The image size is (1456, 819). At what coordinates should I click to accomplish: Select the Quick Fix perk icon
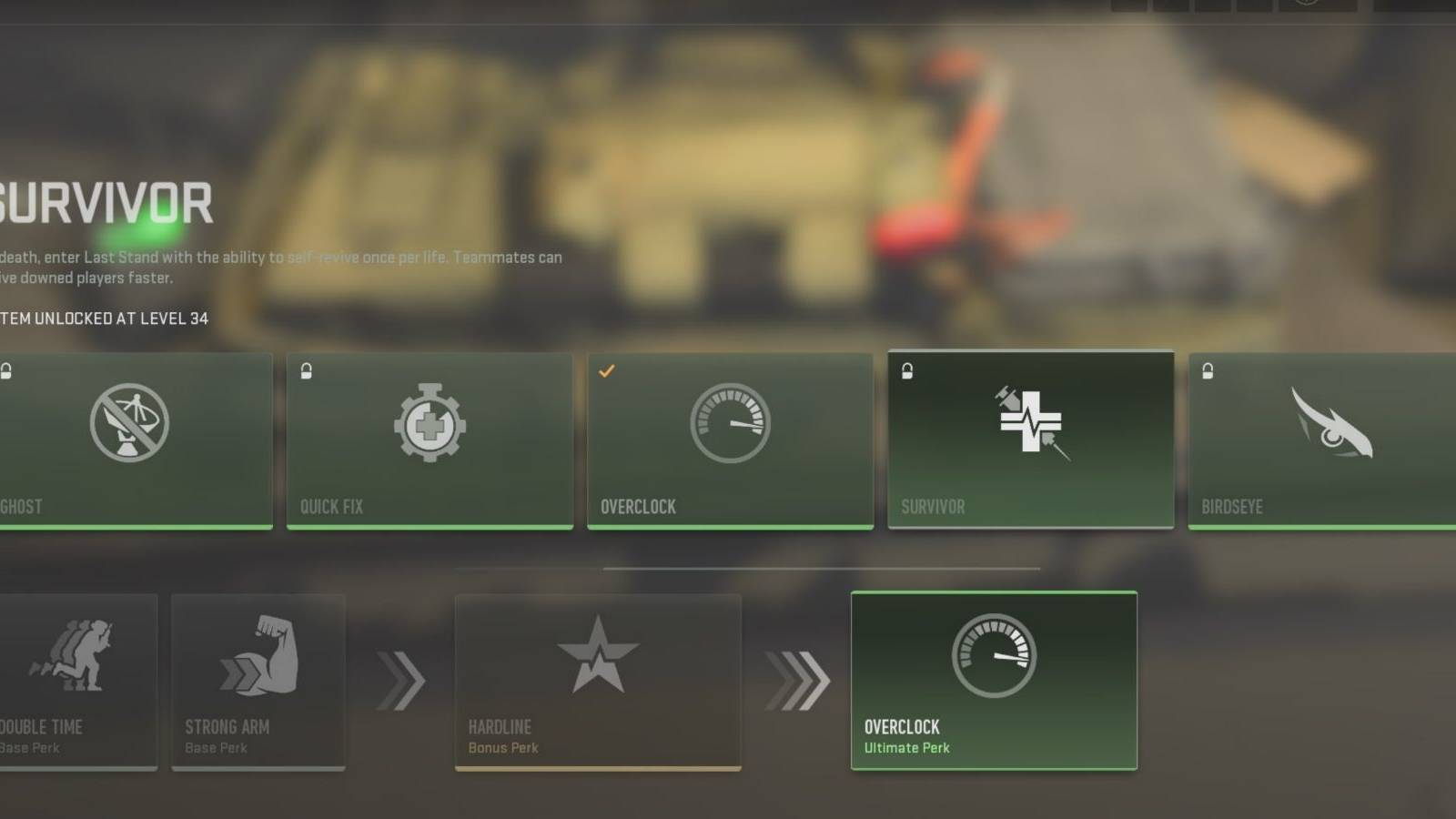[x=430, y=423]
